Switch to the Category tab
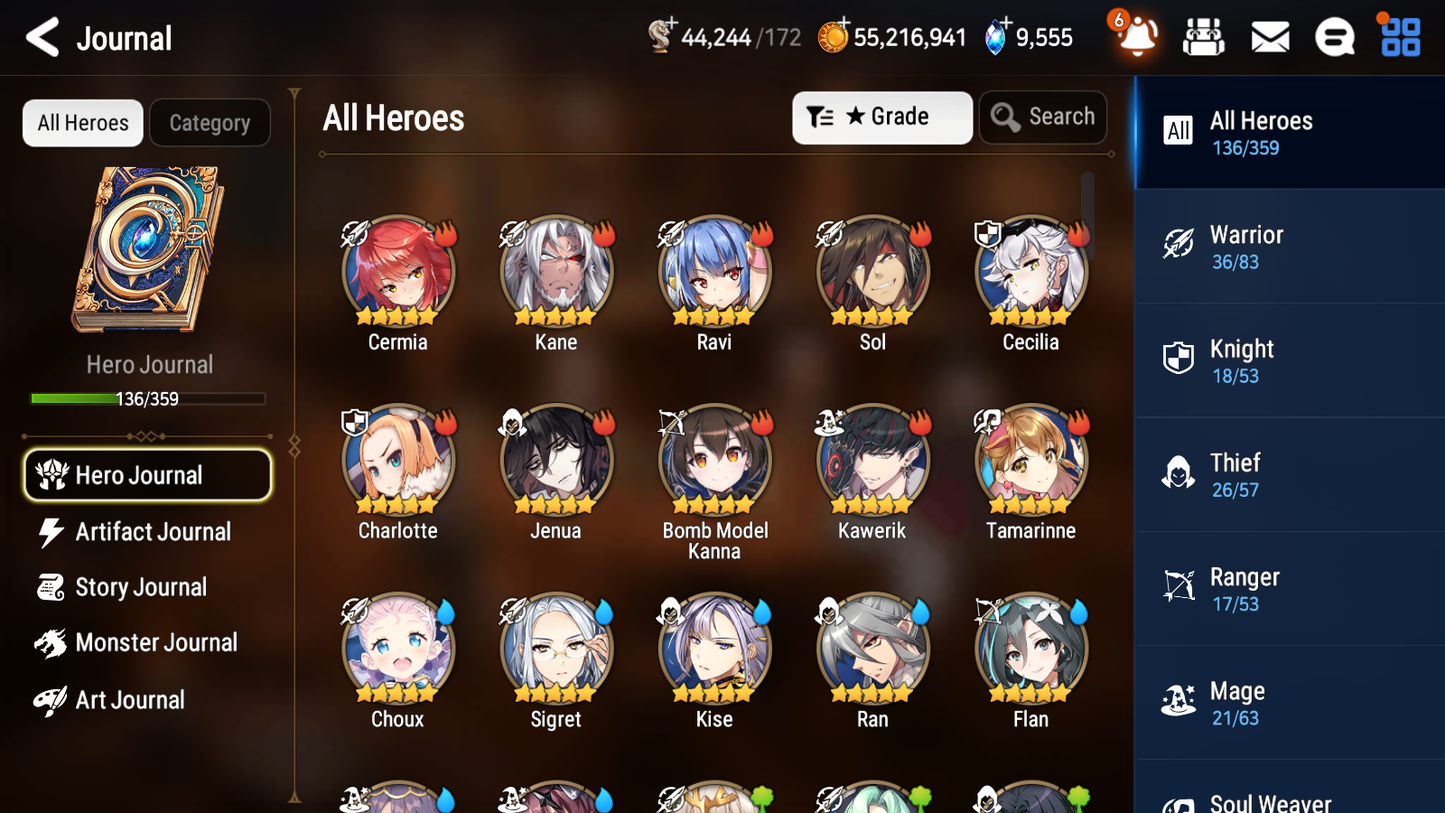Screen dimensions: 1445x813 click(x=210, y=122)
